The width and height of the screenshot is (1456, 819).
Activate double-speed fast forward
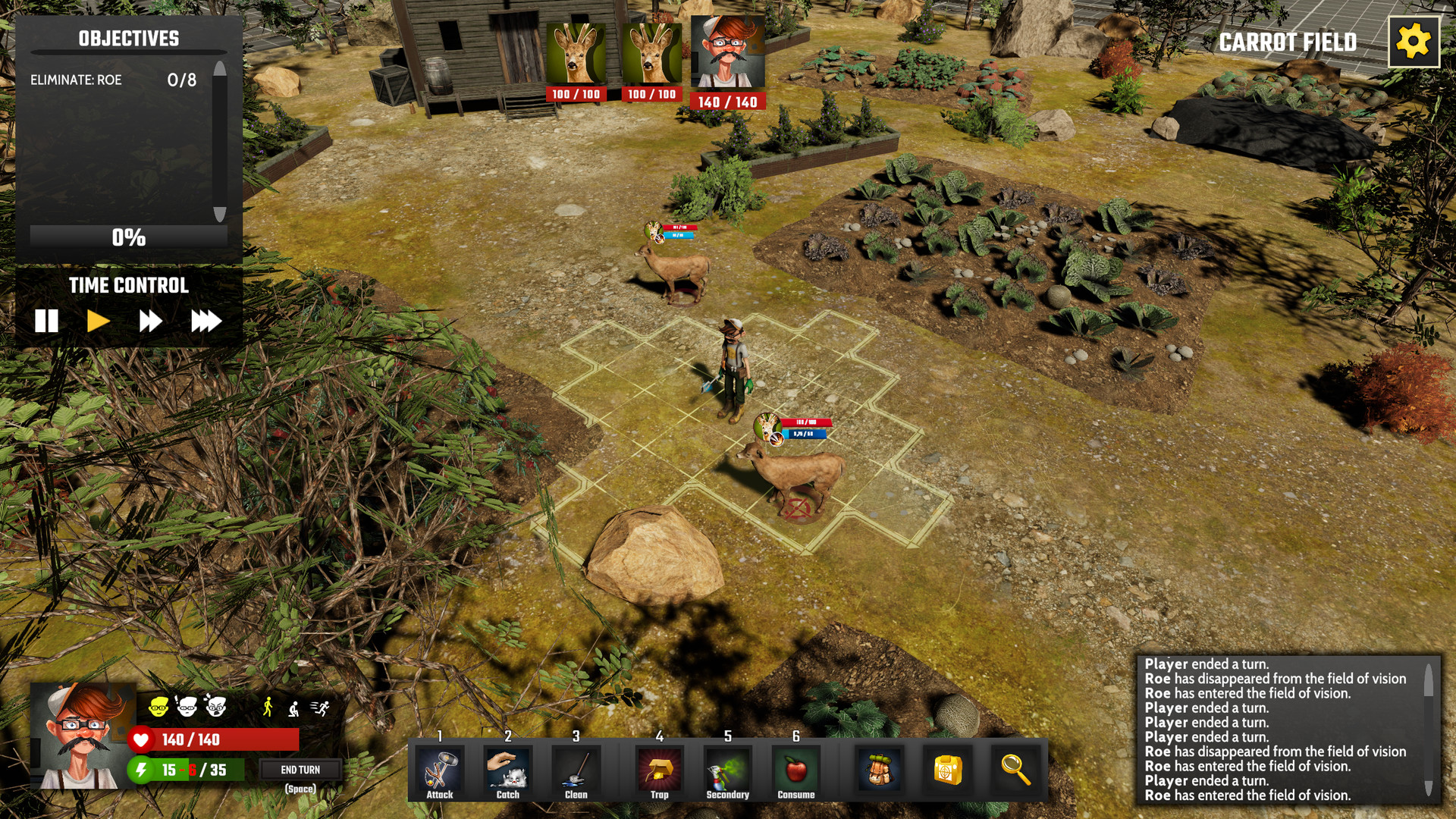click(x=149, y=321)
